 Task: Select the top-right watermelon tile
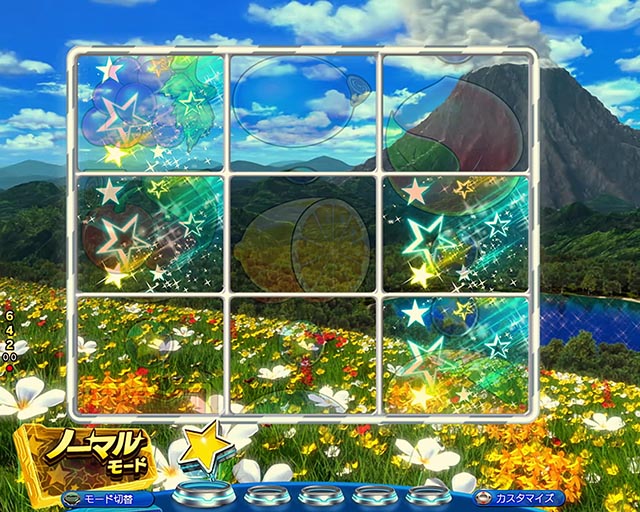[457, 111]
